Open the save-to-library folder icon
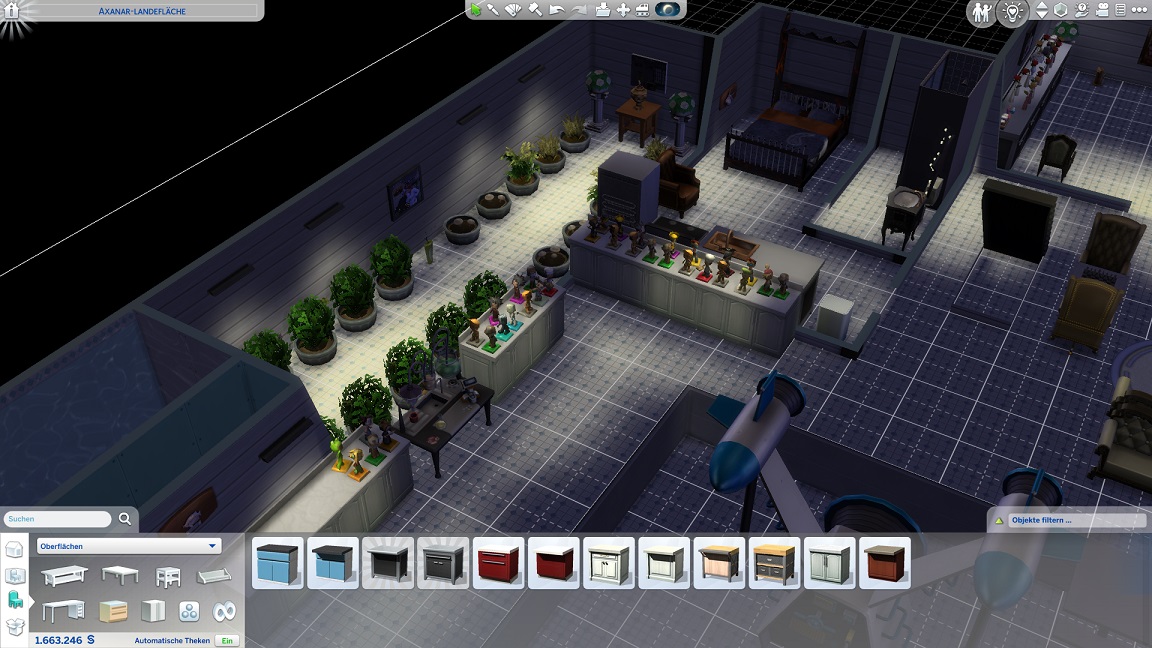 602,10
